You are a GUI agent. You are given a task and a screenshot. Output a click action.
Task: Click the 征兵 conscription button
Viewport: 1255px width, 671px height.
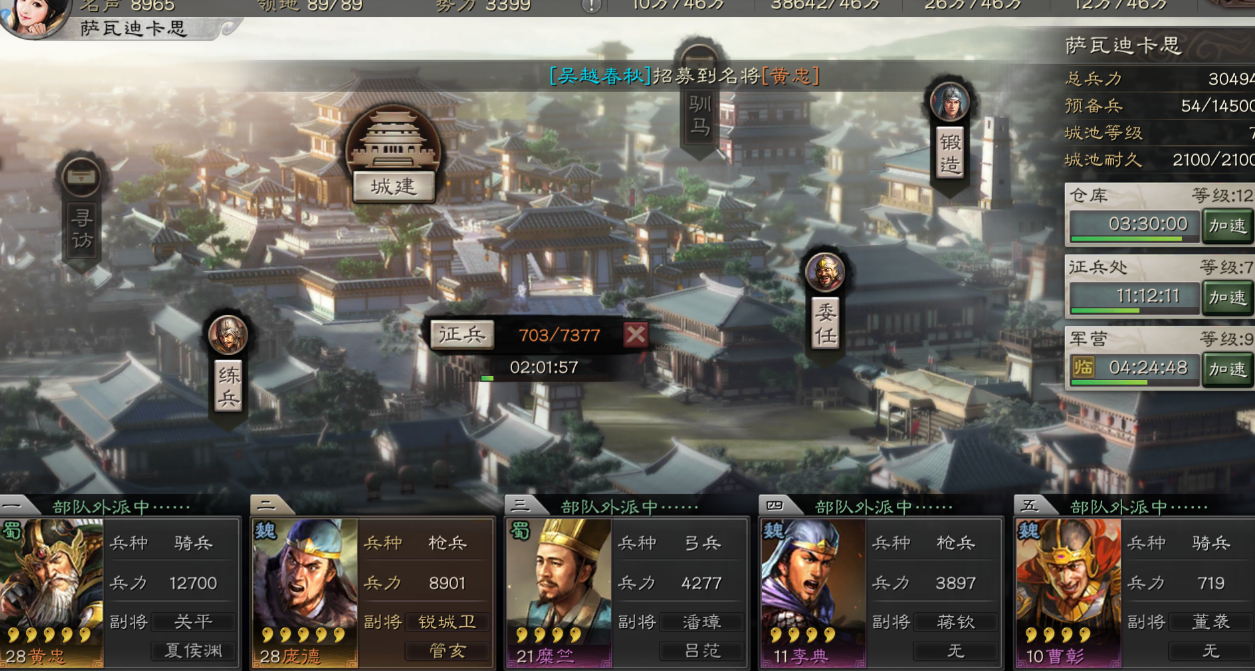[x=462, y=334]
